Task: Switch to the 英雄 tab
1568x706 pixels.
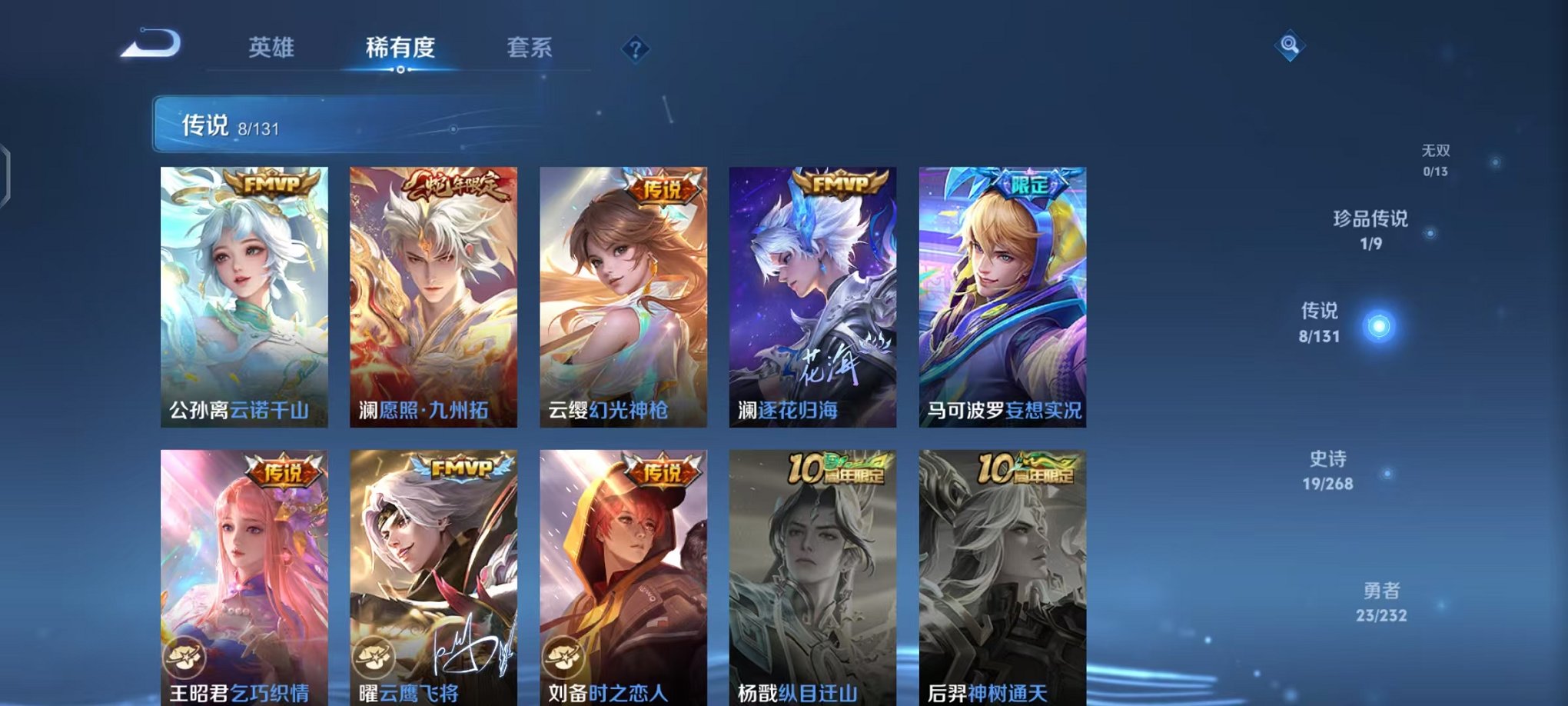Action: 272,48
